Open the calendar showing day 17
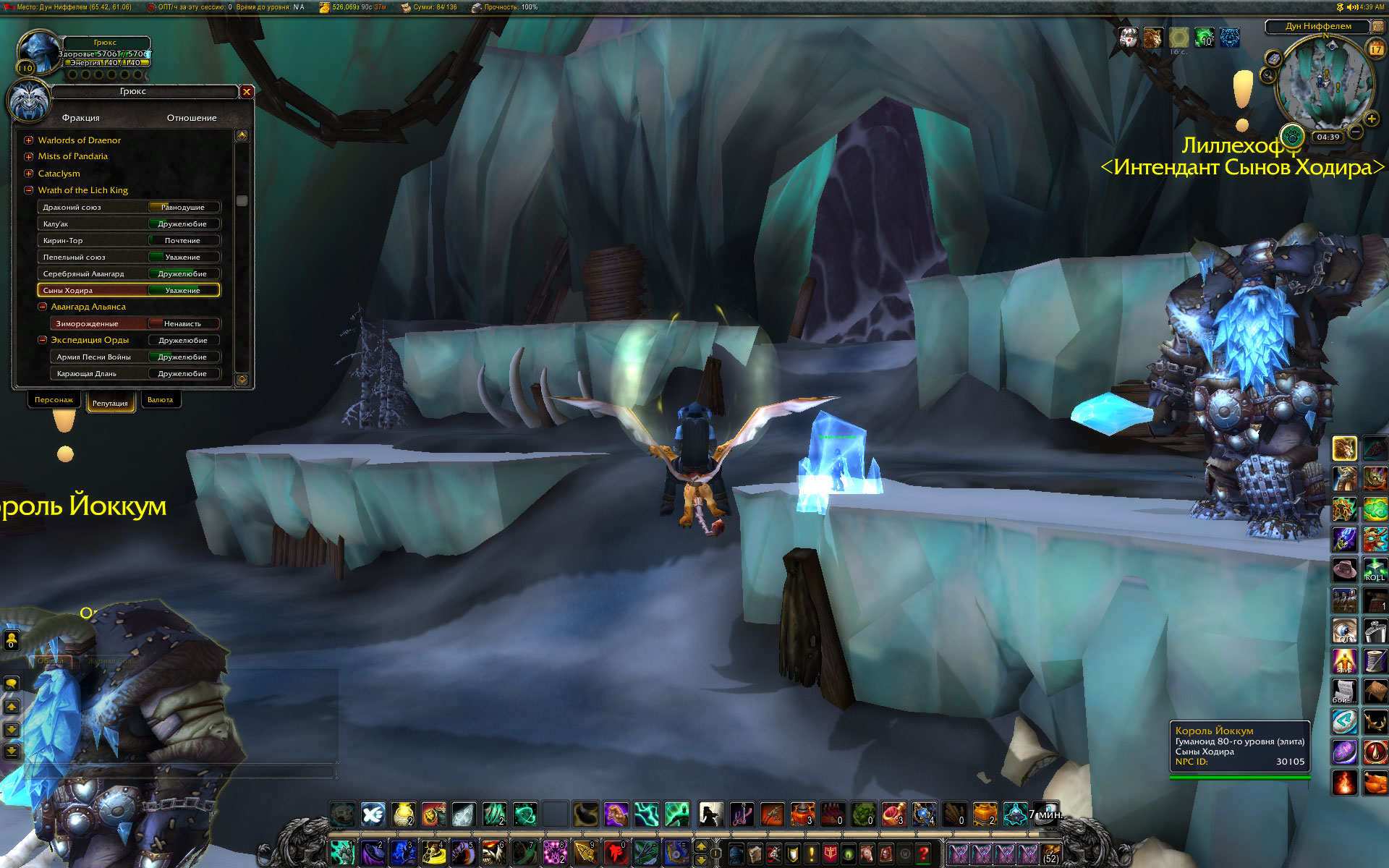 (1375, 49)
